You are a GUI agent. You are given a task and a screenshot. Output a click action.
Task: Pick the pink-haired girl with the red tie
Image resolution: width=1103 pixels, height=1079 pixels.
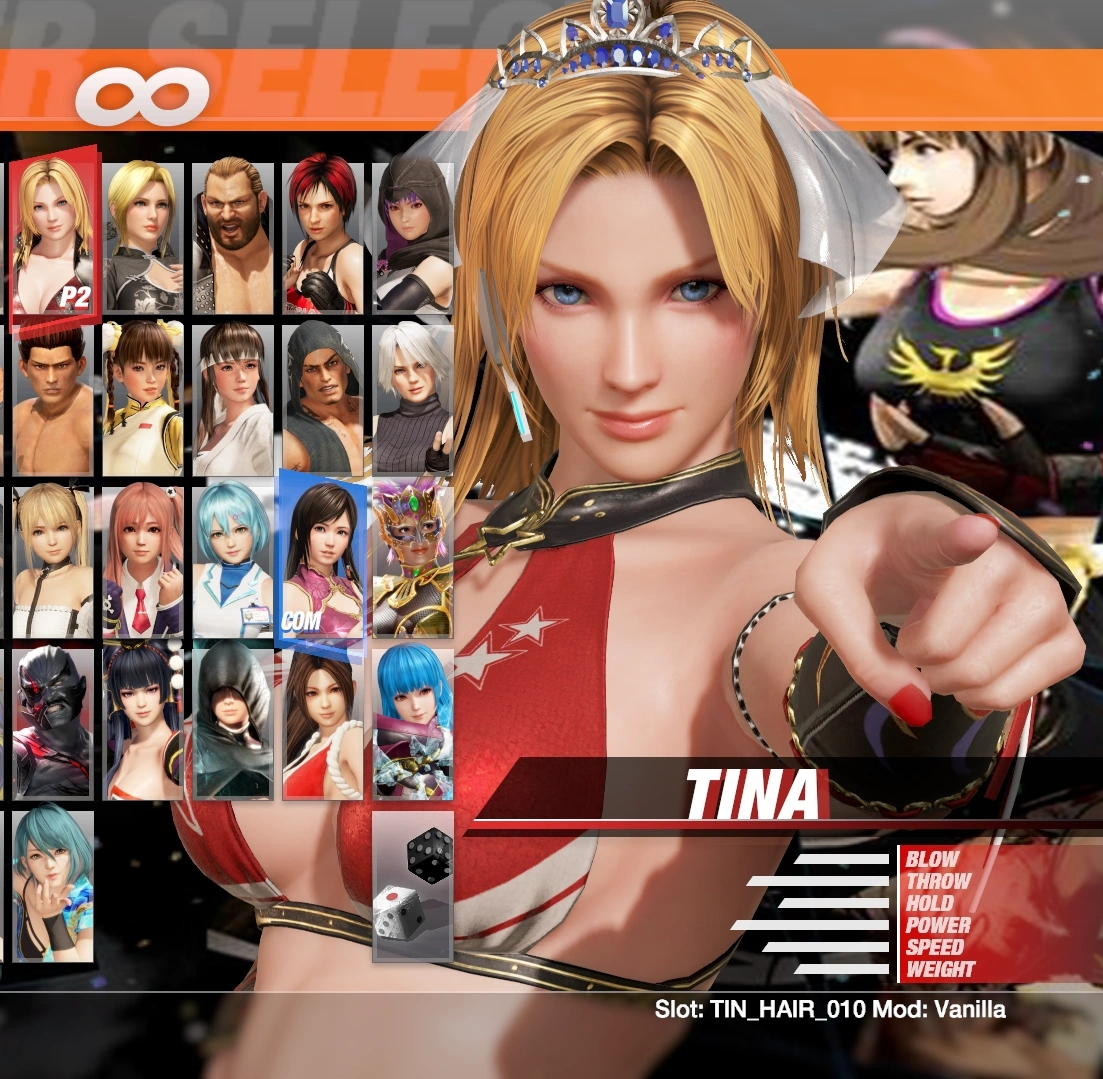tap(144, 560)
